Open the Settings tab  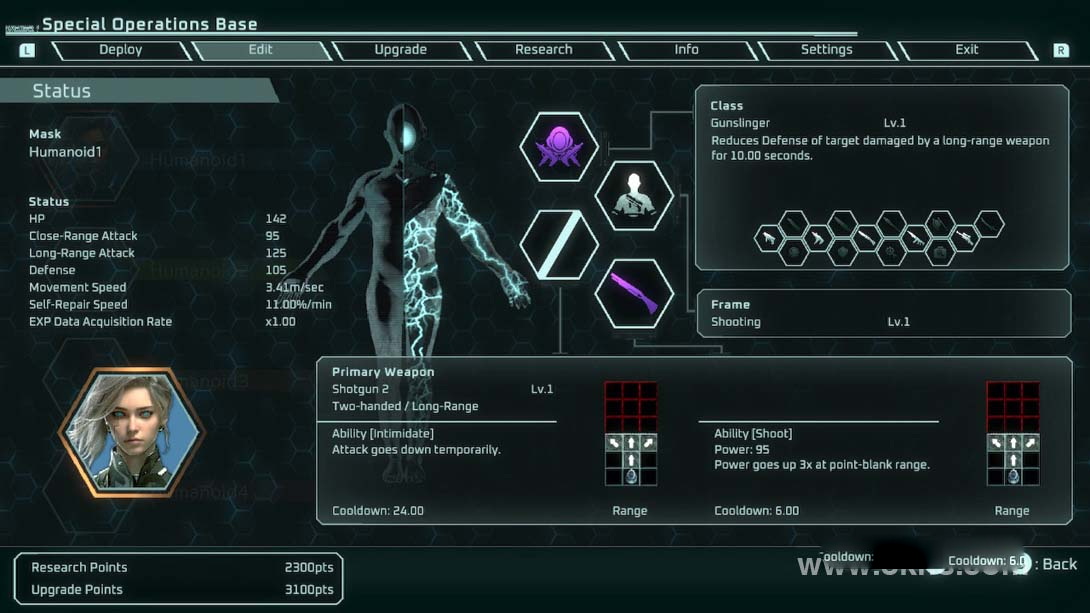click(826, 50)
